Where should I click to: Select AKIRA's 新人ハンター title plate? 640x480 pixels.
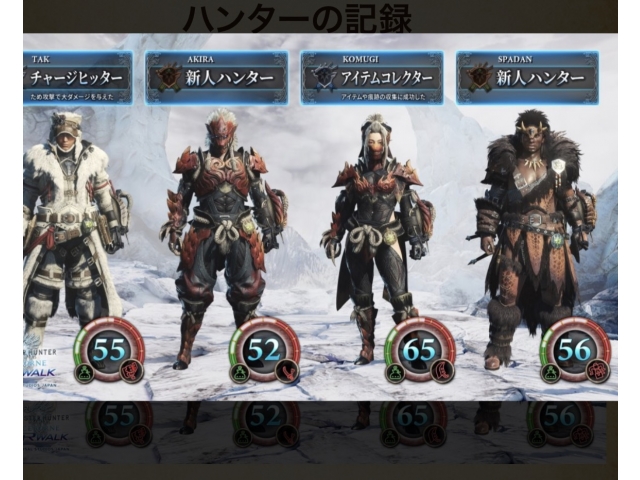coord(217,79)
